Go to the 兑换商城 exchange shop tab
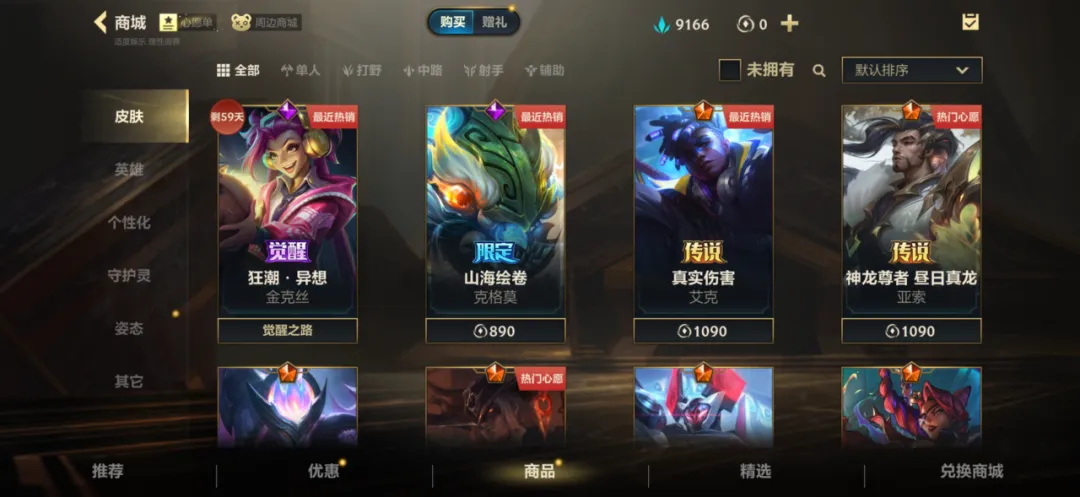 (x=971, y=471)
